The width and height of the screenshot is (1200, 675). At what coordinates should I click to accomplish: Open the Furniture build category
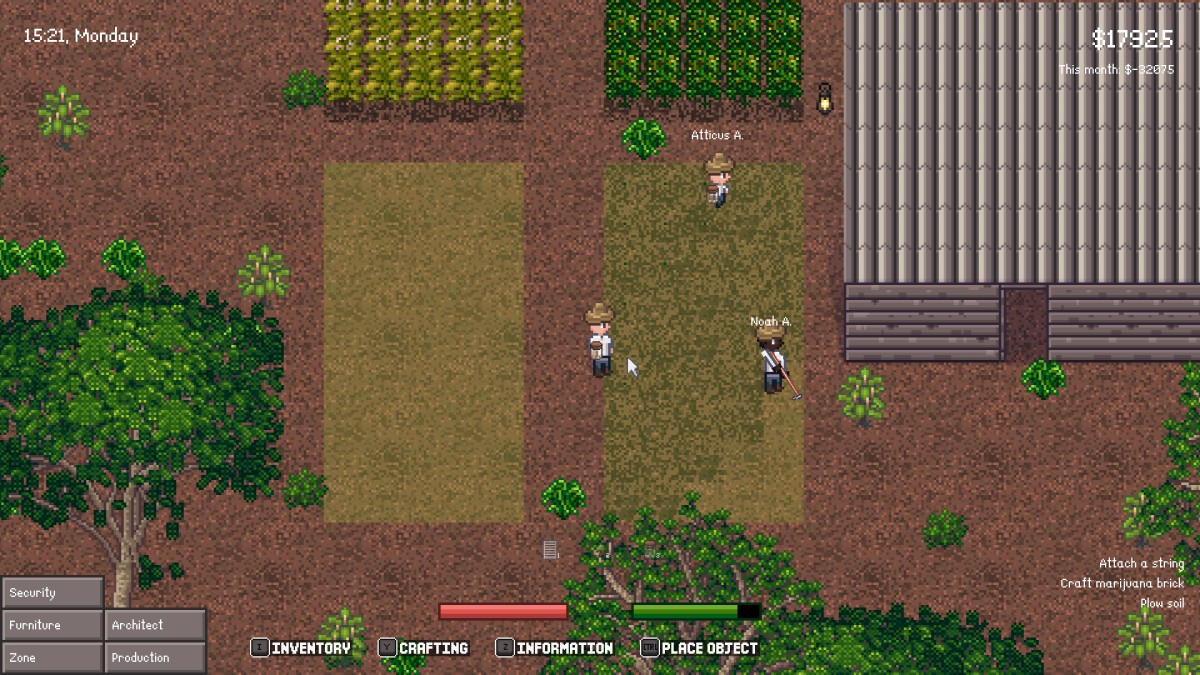point(52,625)
